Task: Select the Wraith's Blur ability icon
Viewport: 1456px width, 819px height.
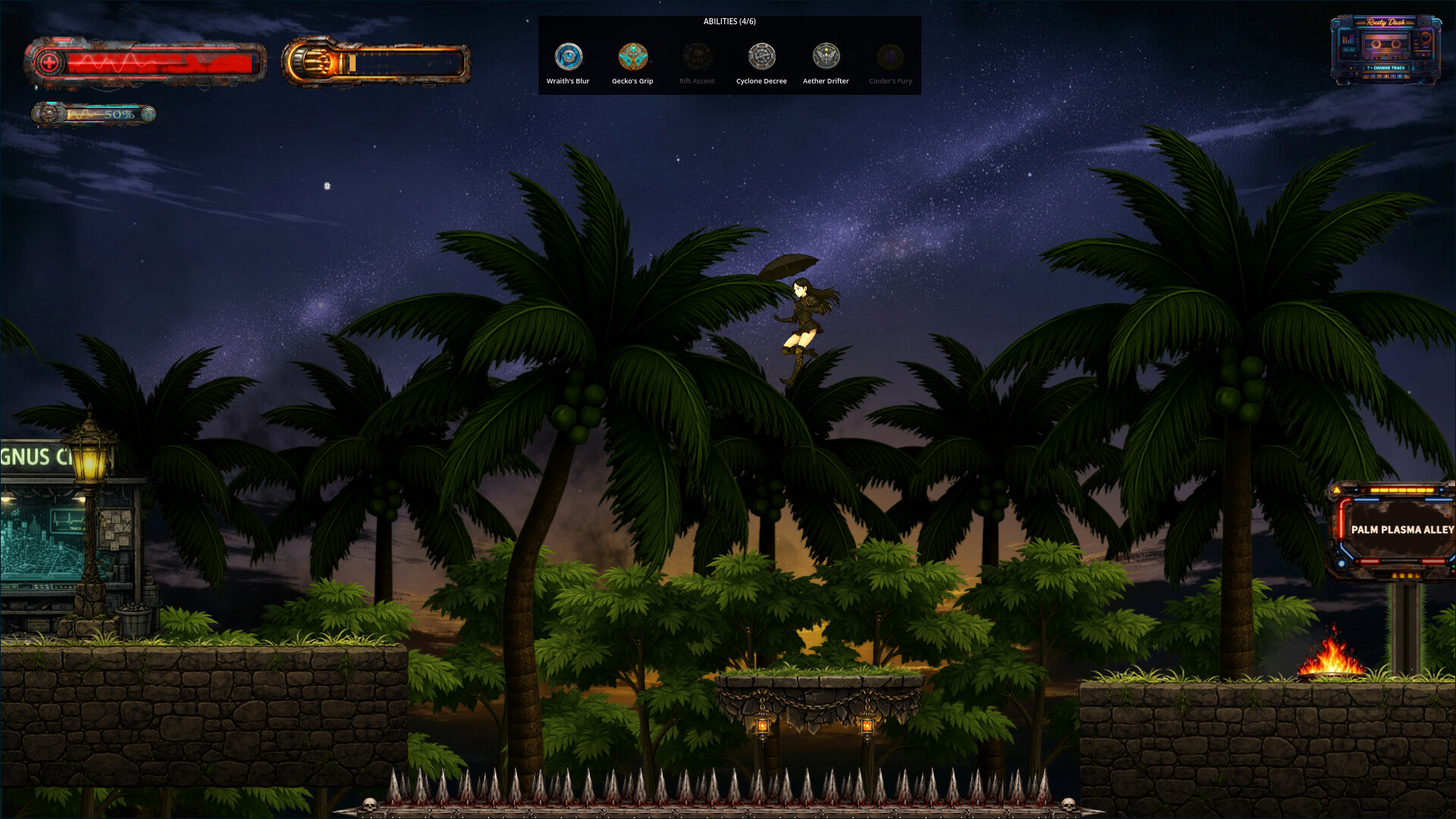Action: pyautogui.click(x=568, y=57)
